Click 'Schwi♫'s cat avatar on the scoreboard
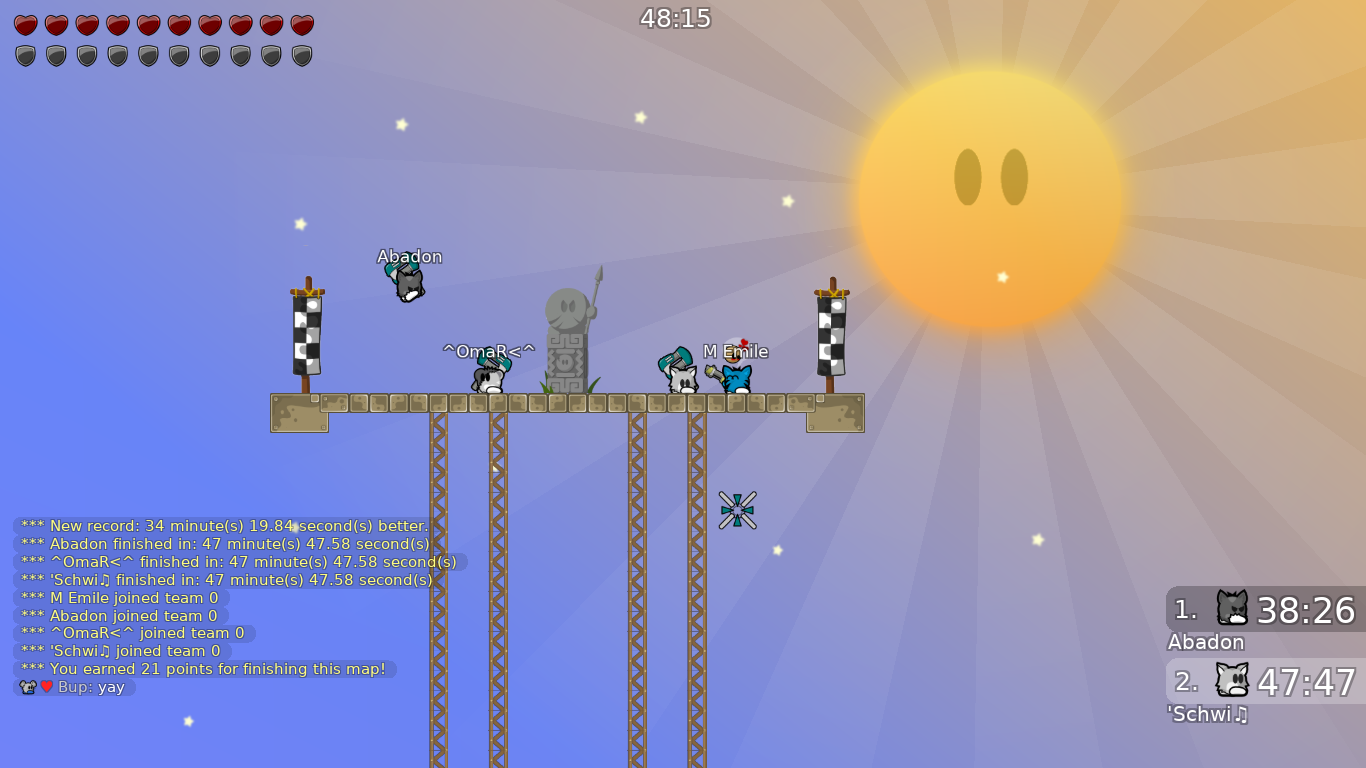Viewport: 1366px width, 768px height. tap(1235, 681)
